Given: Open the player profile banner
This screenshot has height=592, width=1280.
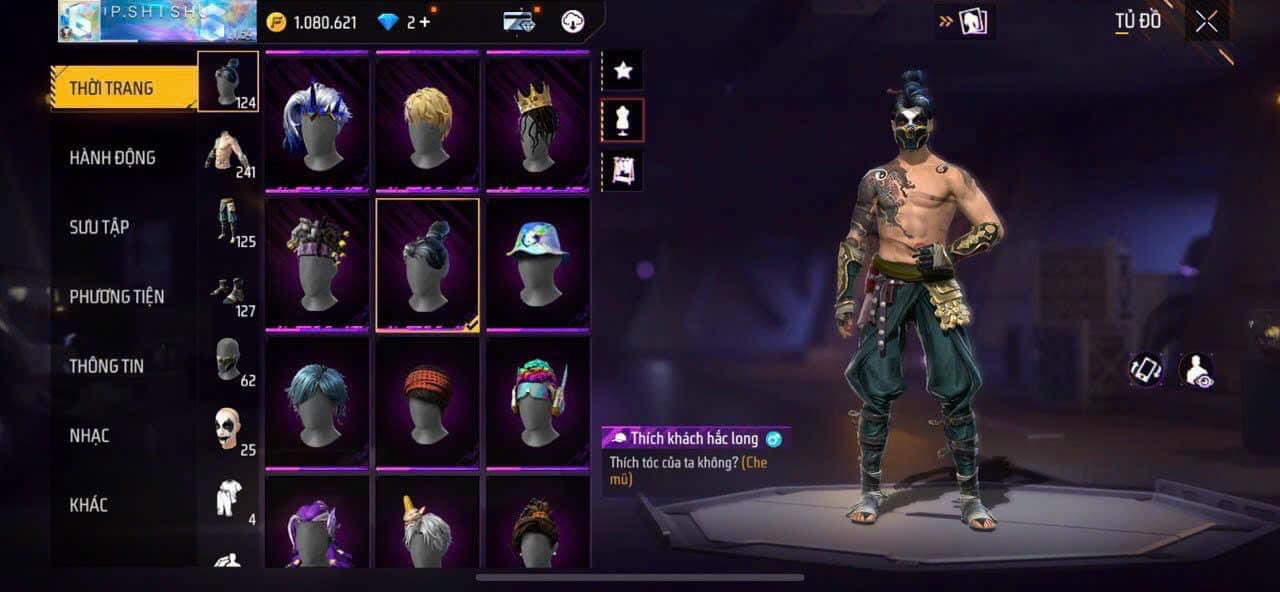Looking at the screenshot, I should click(157, 21).
